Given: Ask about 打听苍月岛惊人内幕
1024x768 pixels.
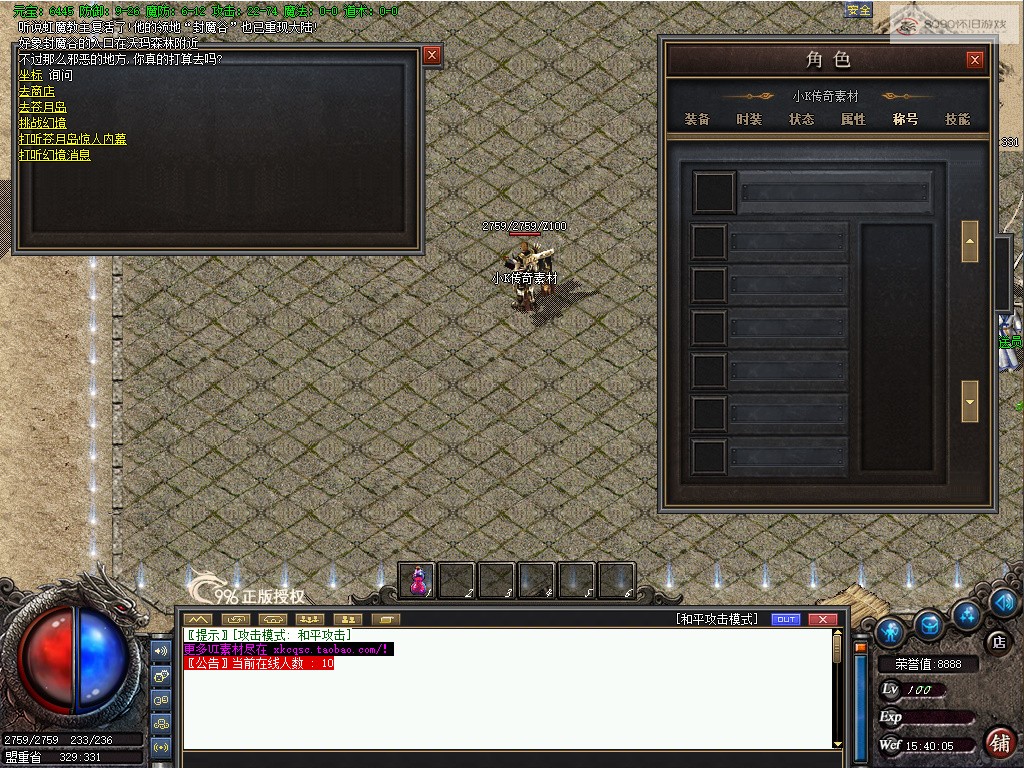Looking at the screenshot, I should coord(72,139).
